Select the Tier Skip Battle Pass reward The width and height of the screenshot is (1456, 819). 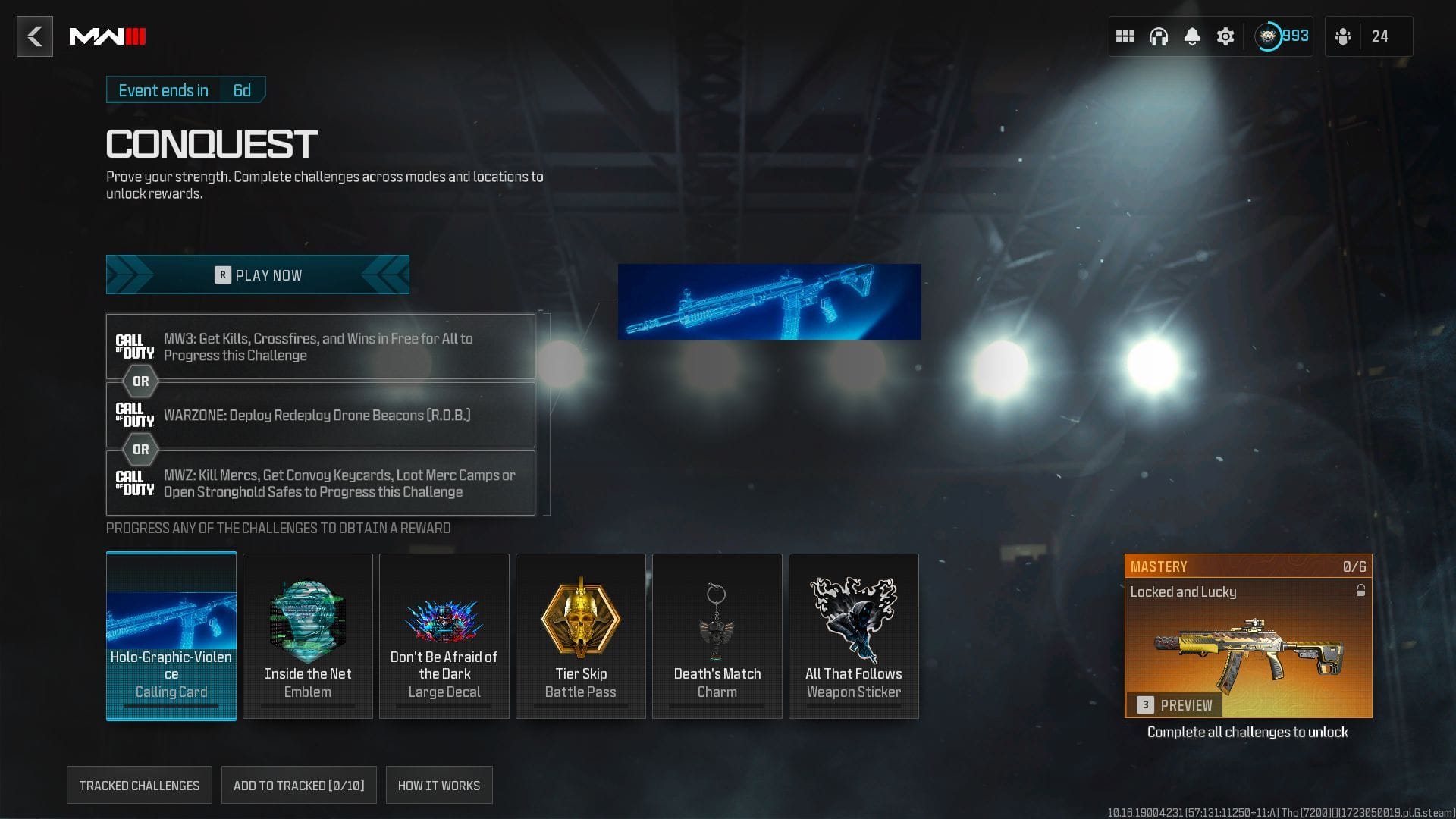pyautogui.click(x=580, y=635)
